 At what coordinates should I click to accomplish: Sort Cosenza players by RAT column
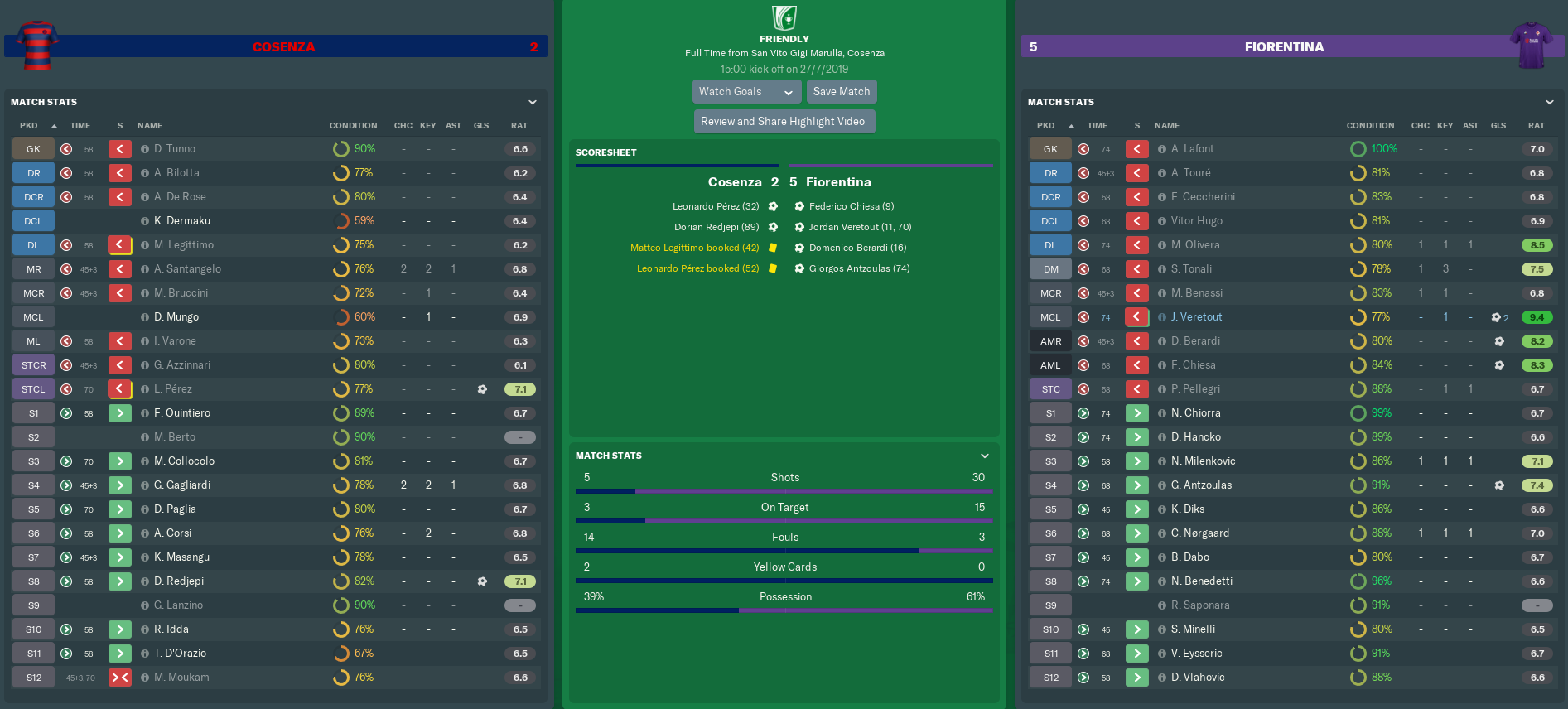(x=519, y=126)
